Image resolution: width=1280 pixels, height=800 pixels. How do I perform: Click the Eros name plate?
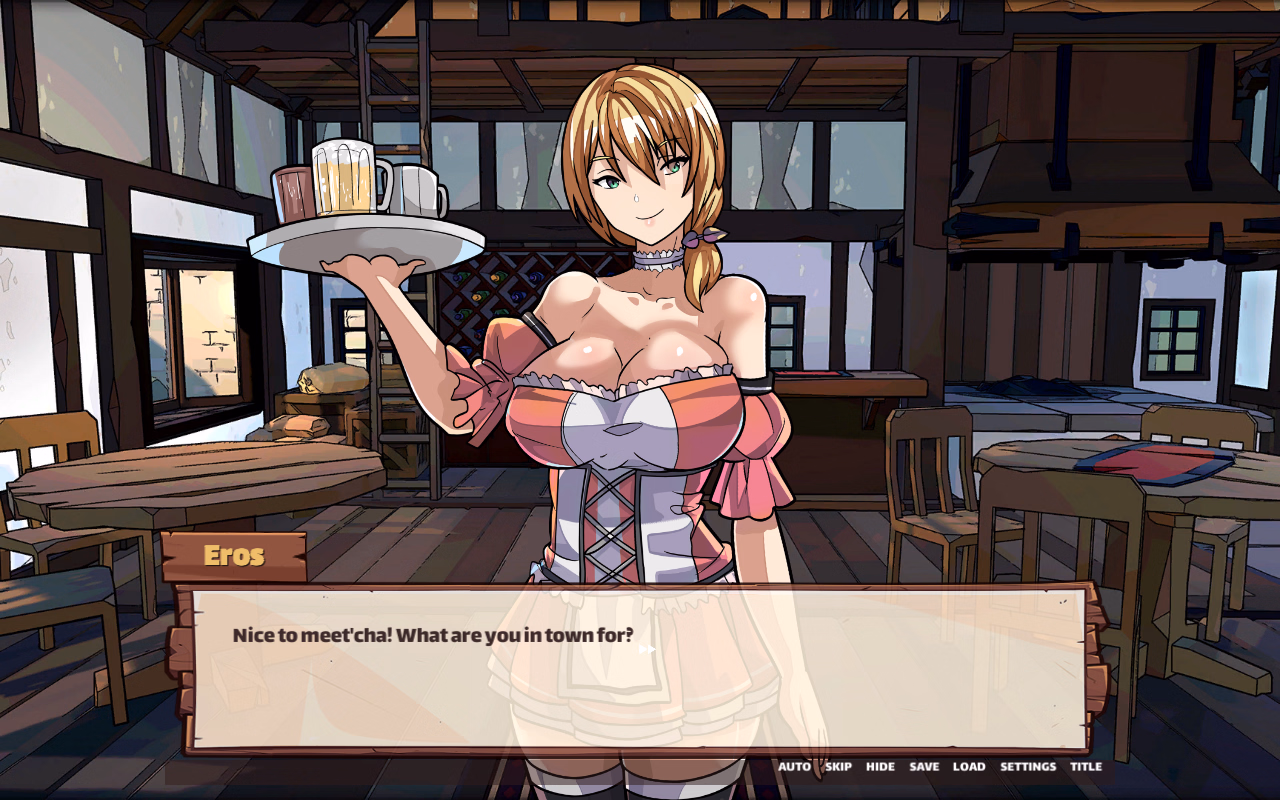point(236,556)
